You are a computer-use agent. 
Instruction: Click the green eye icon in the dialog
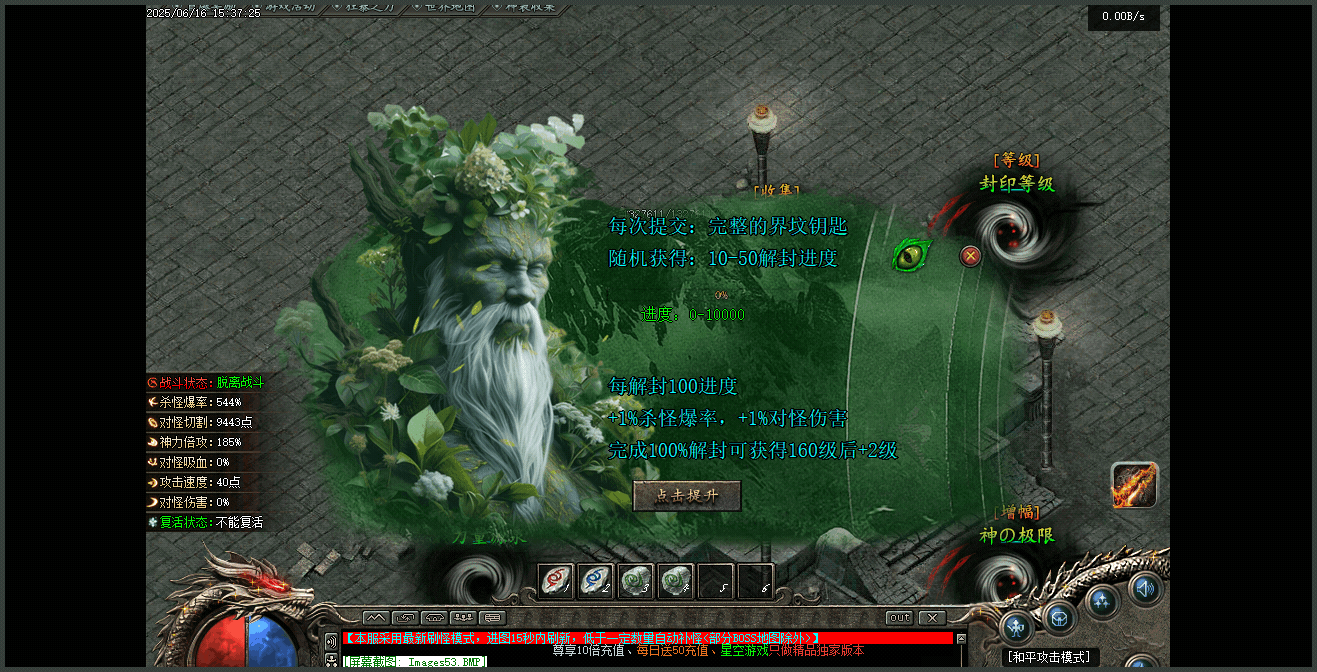[911, 255]
